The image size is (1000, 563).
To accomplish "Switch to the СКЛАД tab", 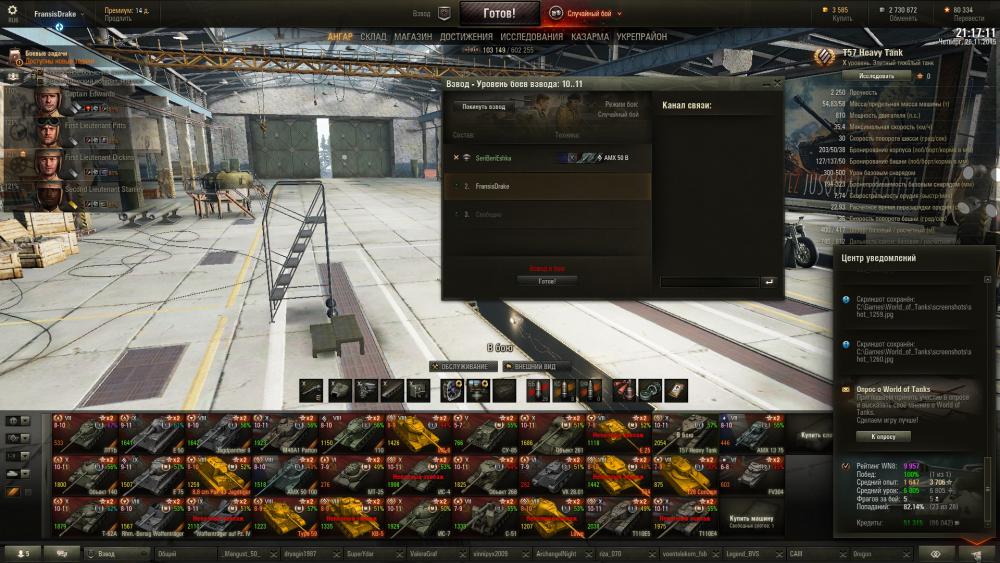I will click(x=372, y=37).
